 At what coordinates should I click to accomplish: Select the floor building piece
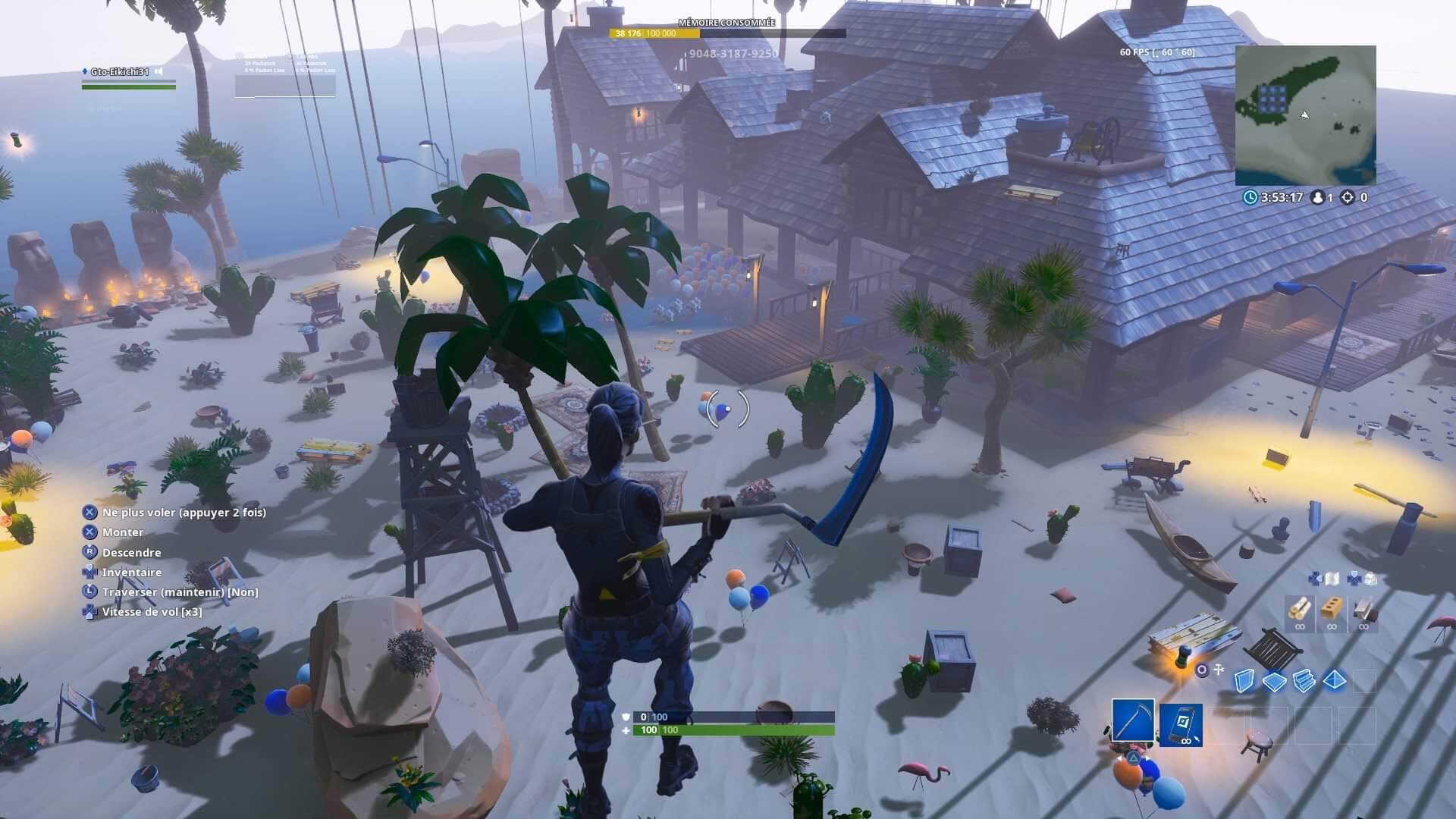click(1274, 681)
